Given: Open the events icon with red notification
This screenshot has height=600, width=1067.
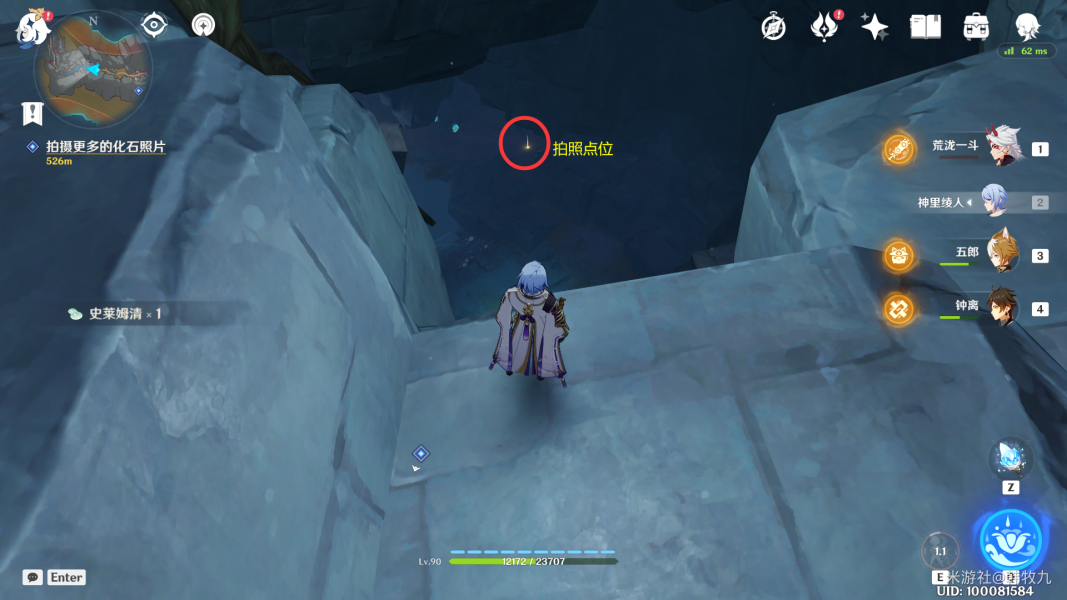Looking at the screenshot, I should pos(824,27).
